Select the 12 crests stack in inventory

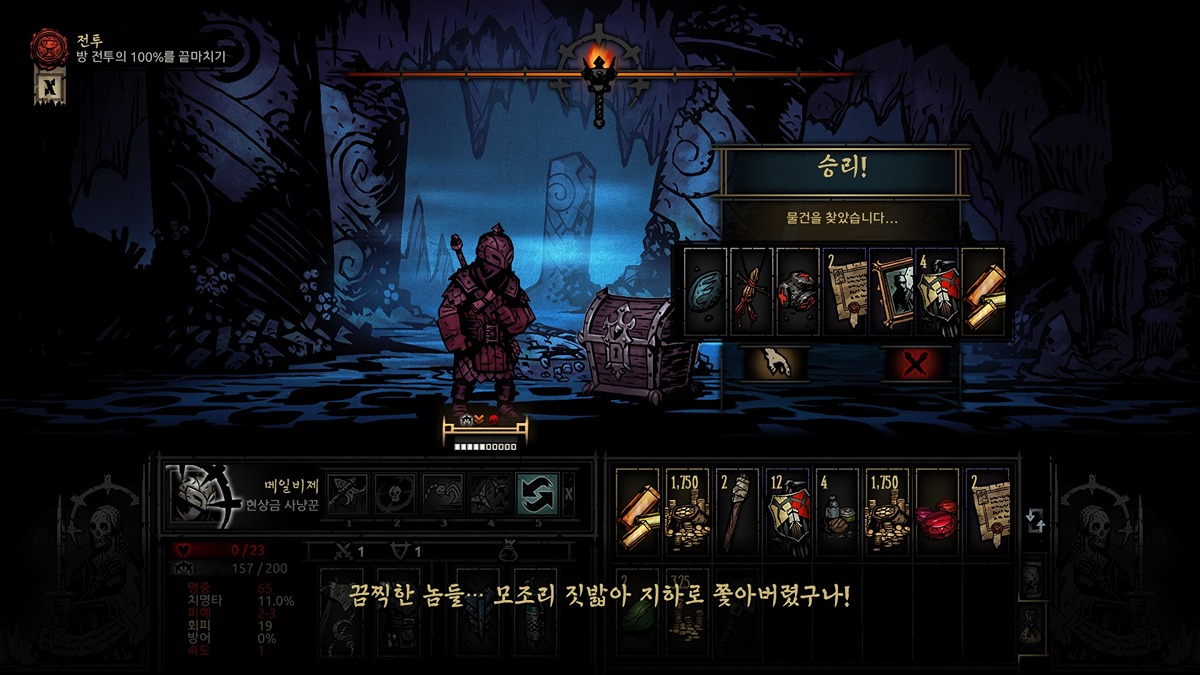788,512
